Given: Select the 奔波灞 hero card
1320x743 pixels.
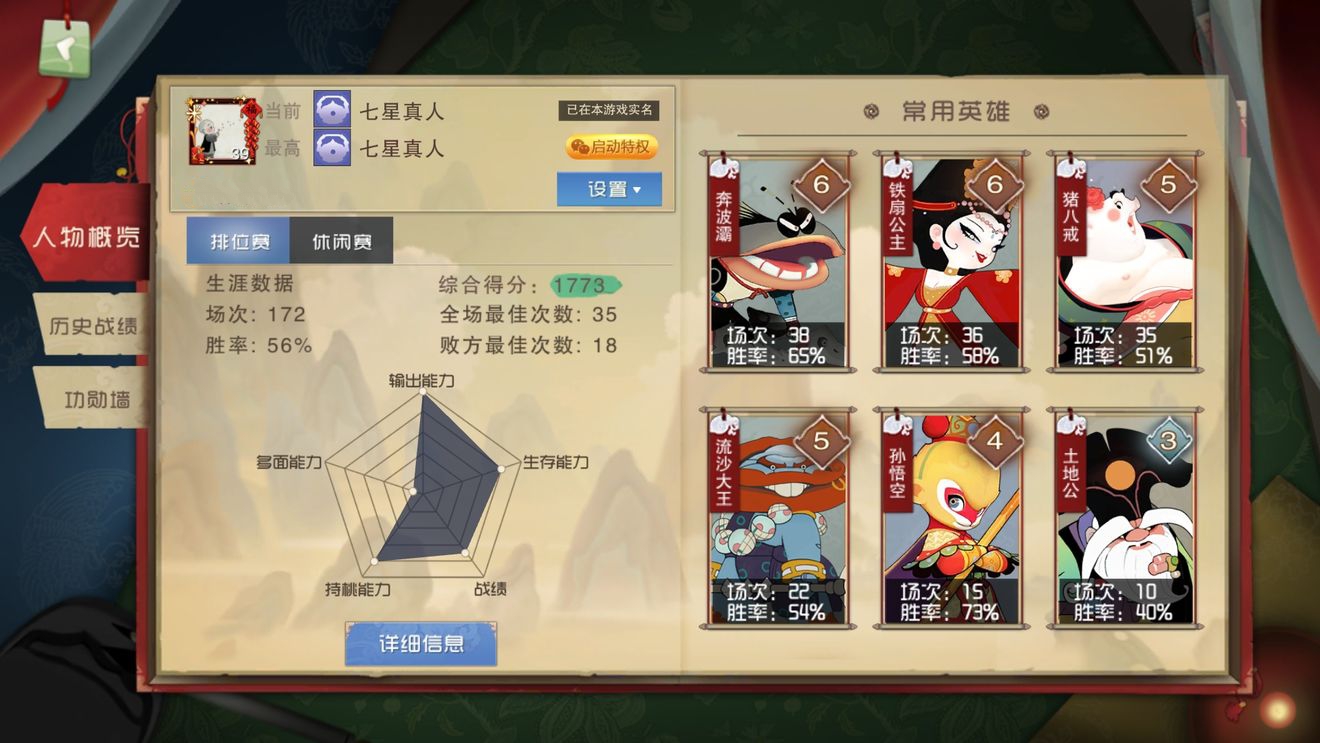Looking at the screenshot, I should (777, 263).
